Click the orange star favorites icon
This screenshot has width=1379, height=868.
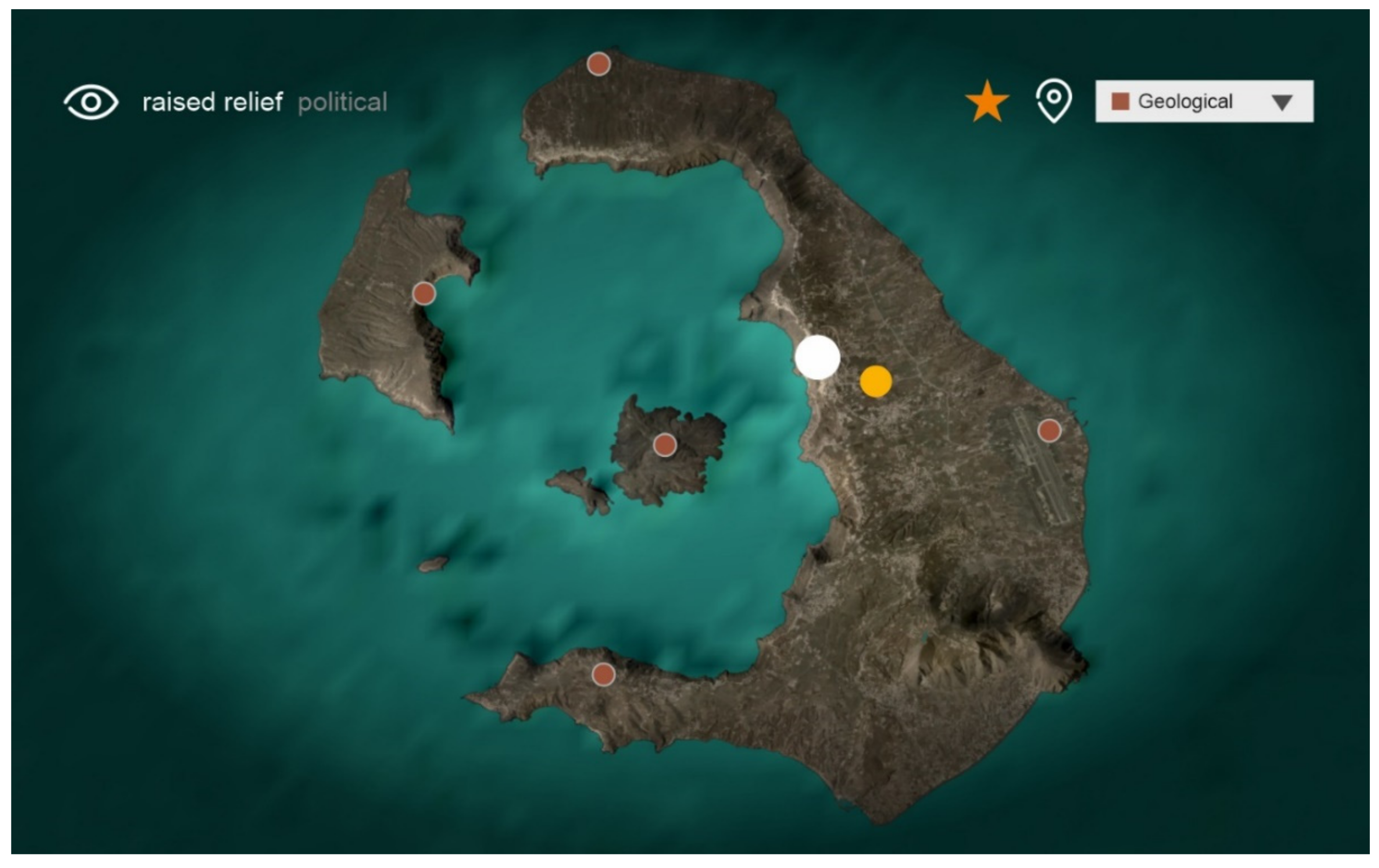point(987,102)
